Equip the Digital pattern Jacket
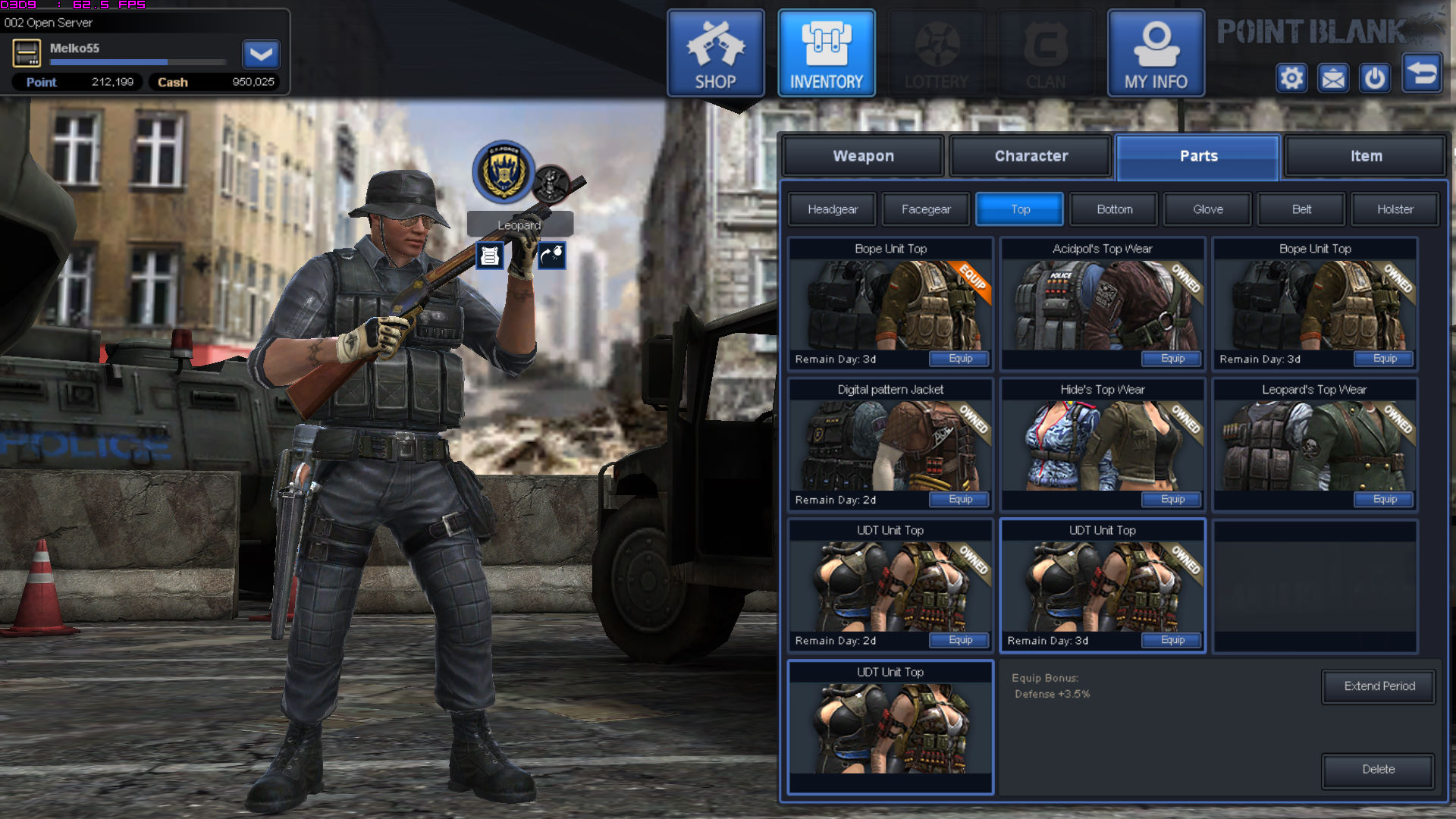This screenshot has width=1456, height=819. pos(960,500)
